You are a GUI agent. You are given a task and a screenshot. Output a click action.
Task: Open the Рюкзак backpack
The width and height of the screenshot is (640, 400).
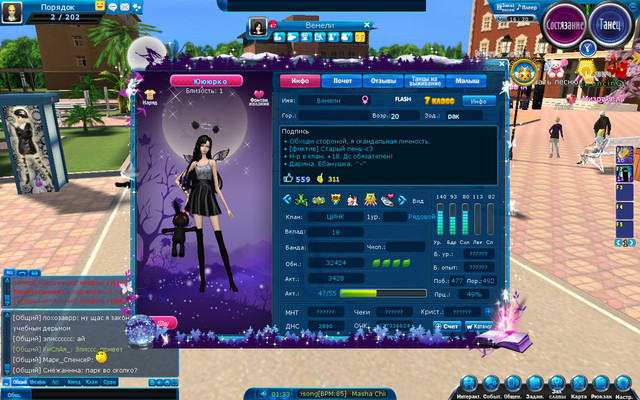click(602, 383)
